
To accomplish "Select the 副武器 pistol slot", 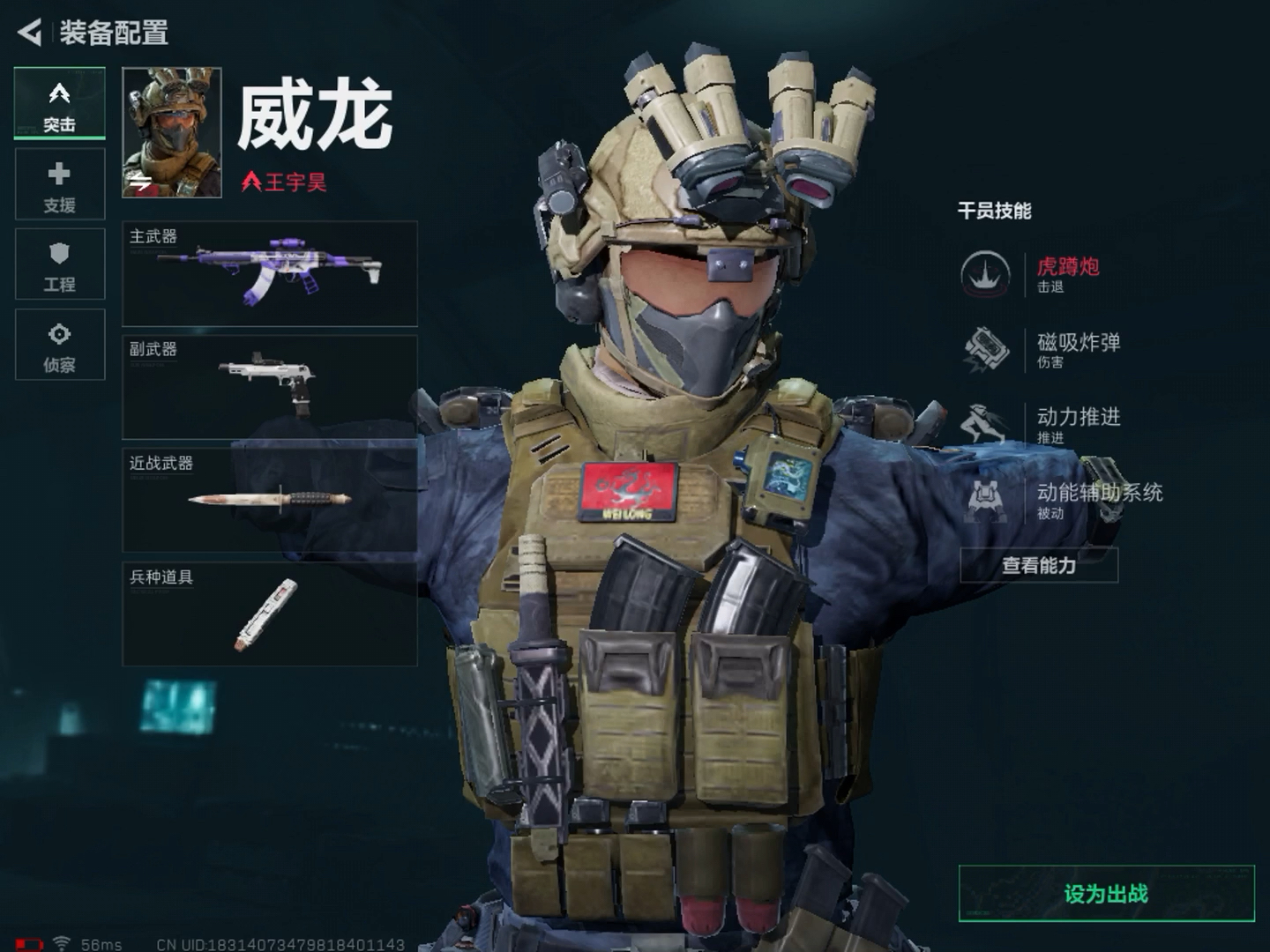I will 270,387.
